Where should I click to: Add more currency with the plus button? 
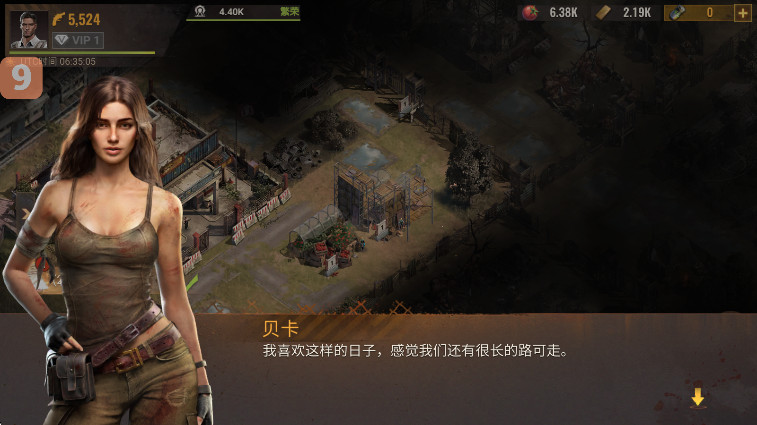742,13
